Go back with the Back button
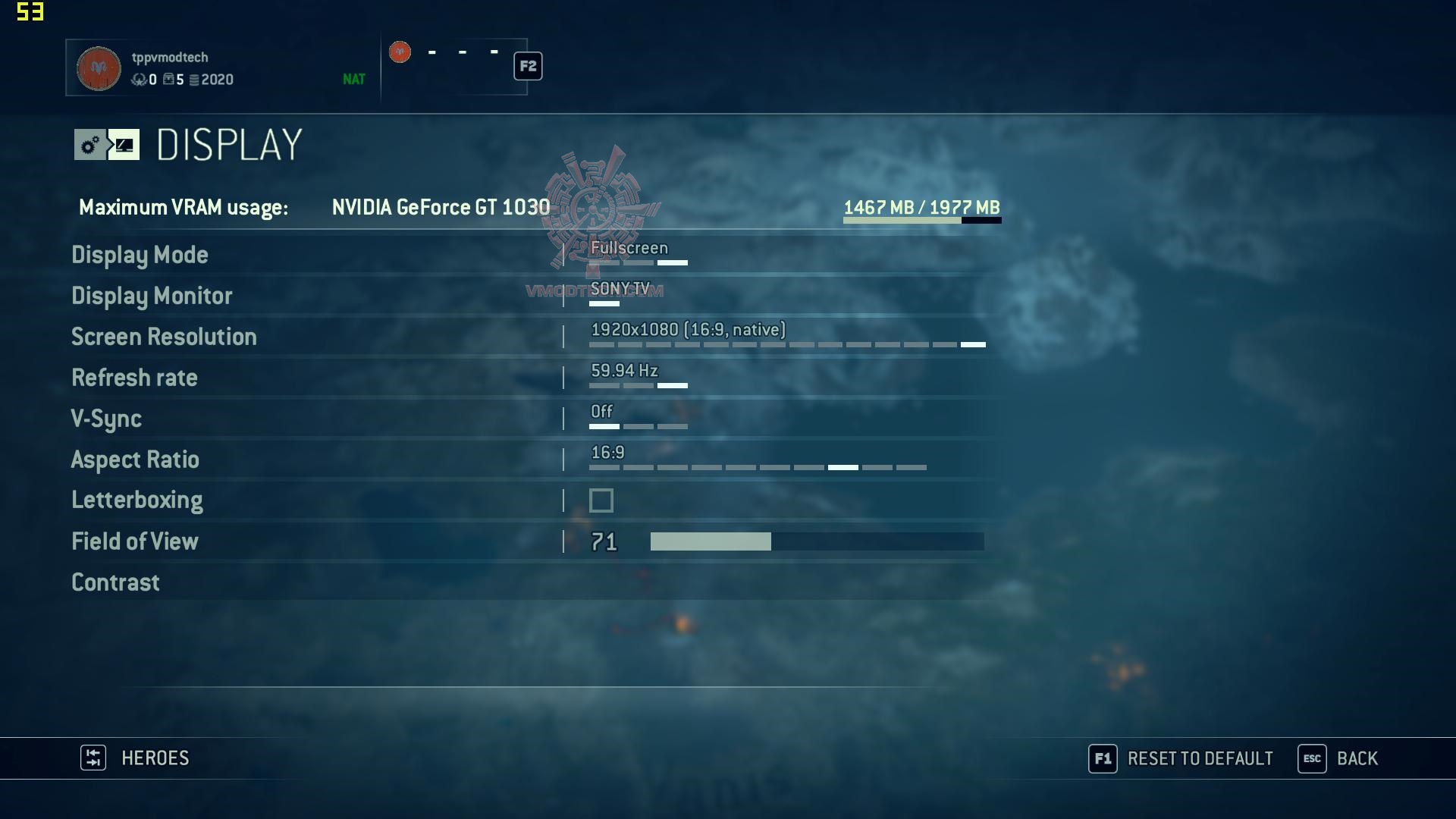The width and height of the screenshot is (1456, 819). click(x=1338, y=759)
